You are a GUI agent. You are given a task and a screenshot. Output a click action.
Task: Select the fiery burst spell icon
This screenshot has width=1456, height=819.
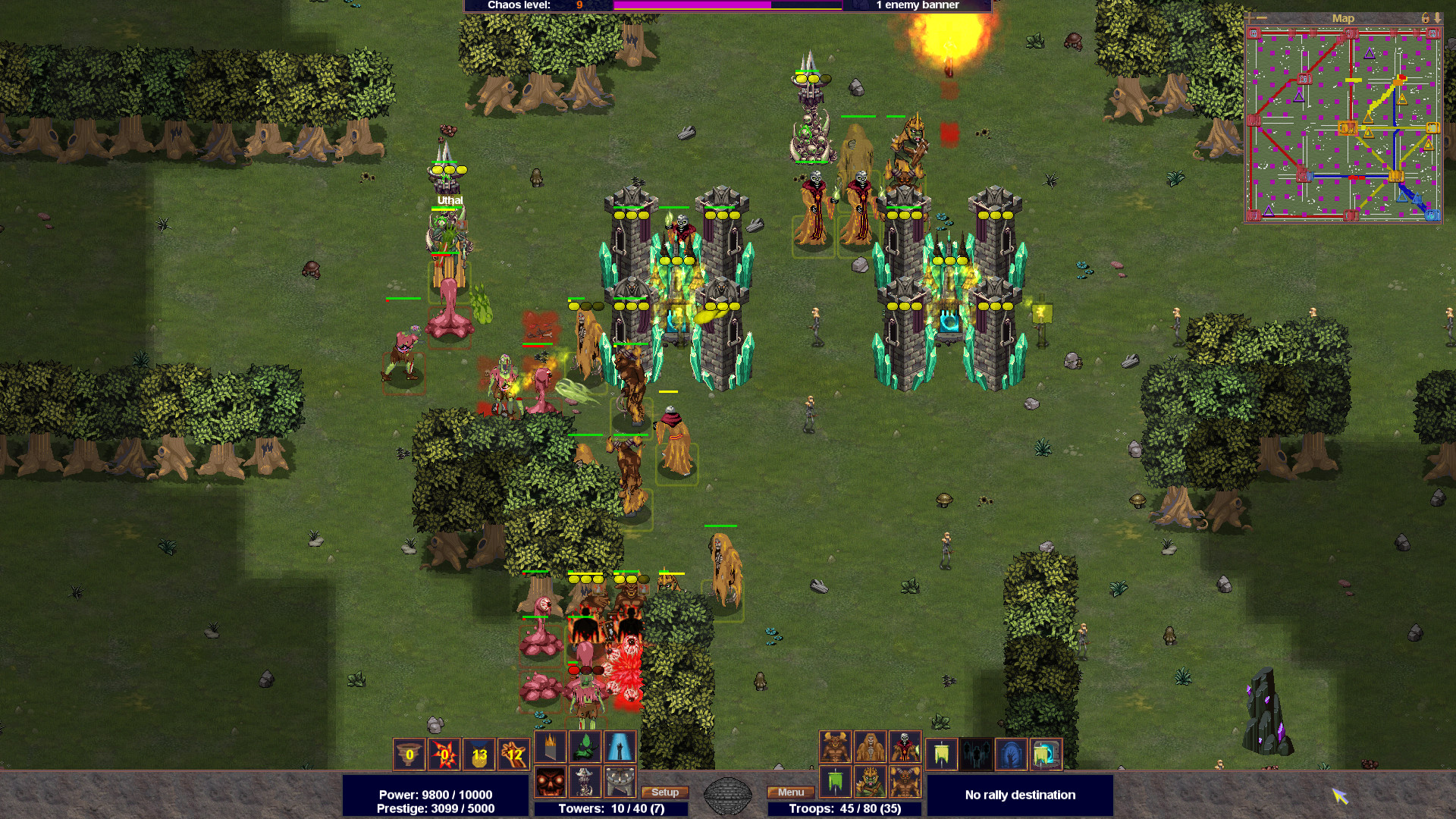[444, 755]
